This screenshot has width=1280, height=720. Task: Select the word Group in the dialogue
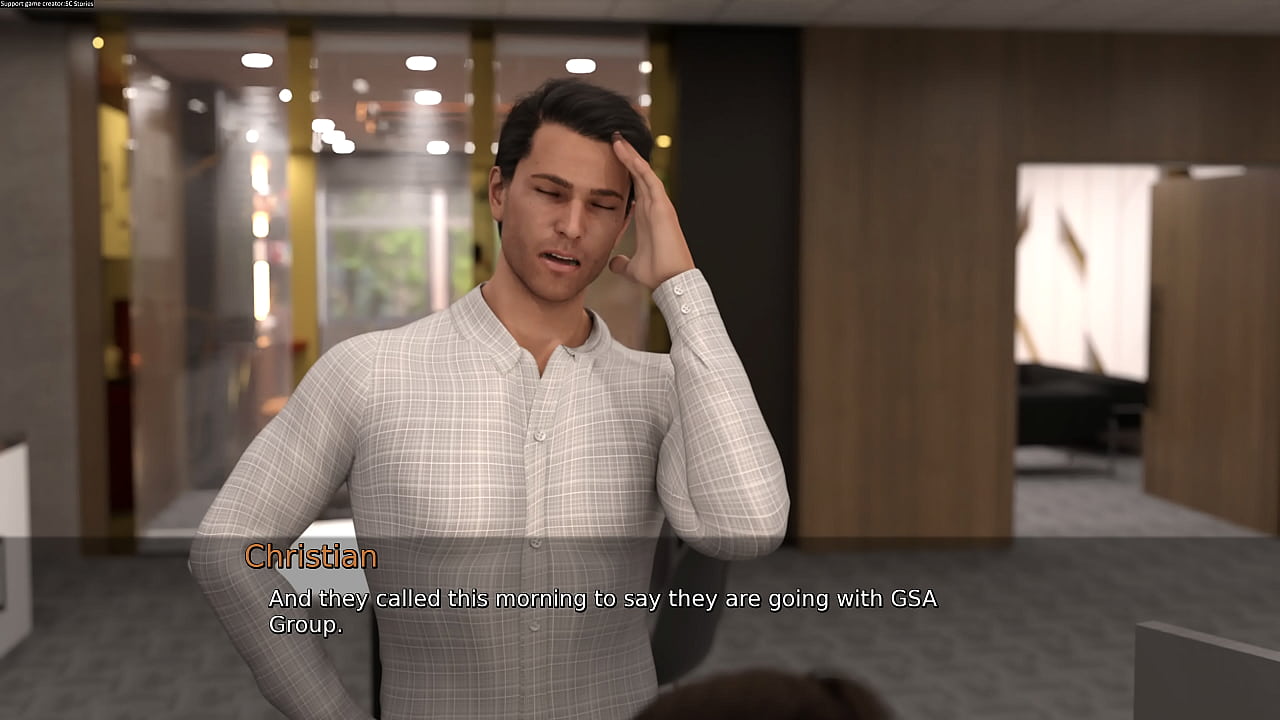[305, 625]
